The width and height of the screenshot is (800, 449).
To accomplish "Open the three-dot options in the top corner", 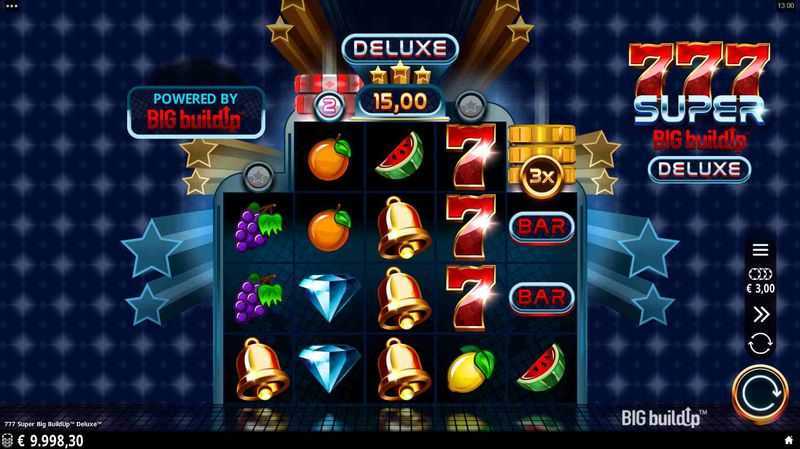I will click(9, 5).
